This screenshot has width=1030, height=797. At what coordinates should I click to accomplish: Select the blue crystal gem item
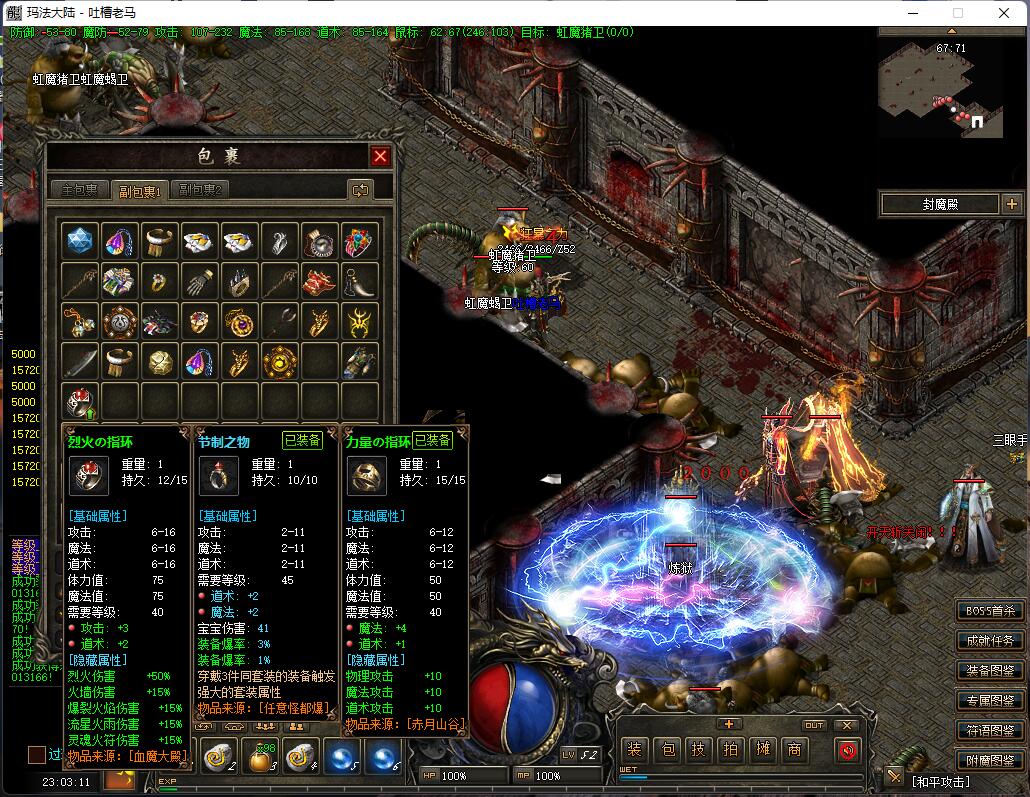[80, 241]
